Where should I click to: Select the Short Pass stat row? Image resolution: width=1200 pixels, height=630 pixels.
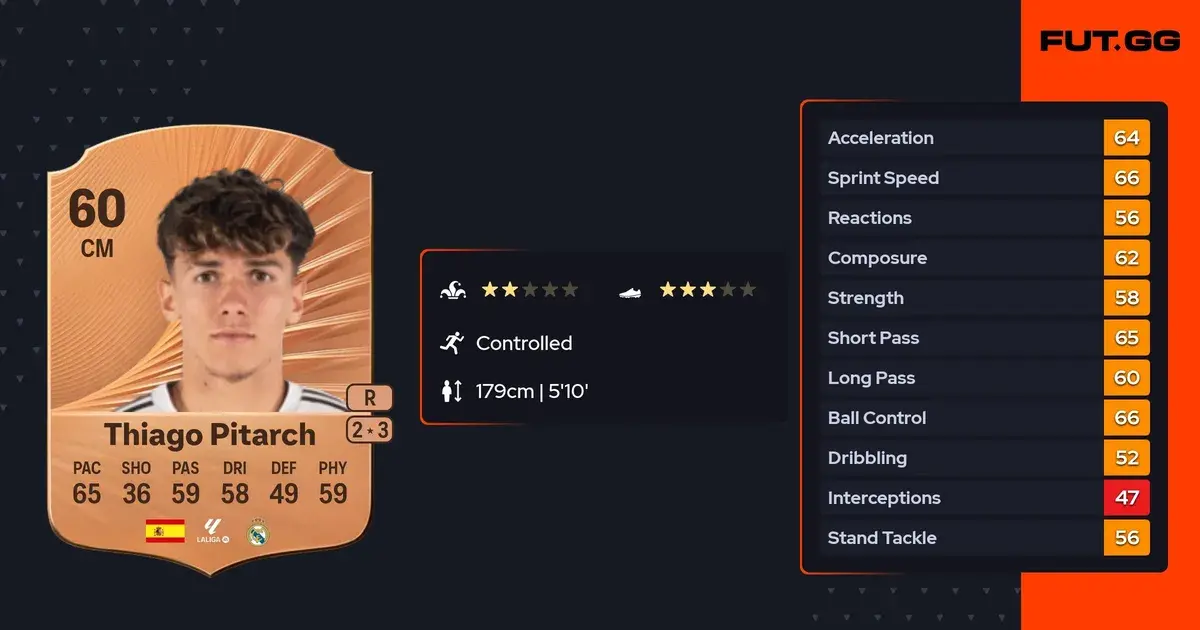tap(984, 338)
